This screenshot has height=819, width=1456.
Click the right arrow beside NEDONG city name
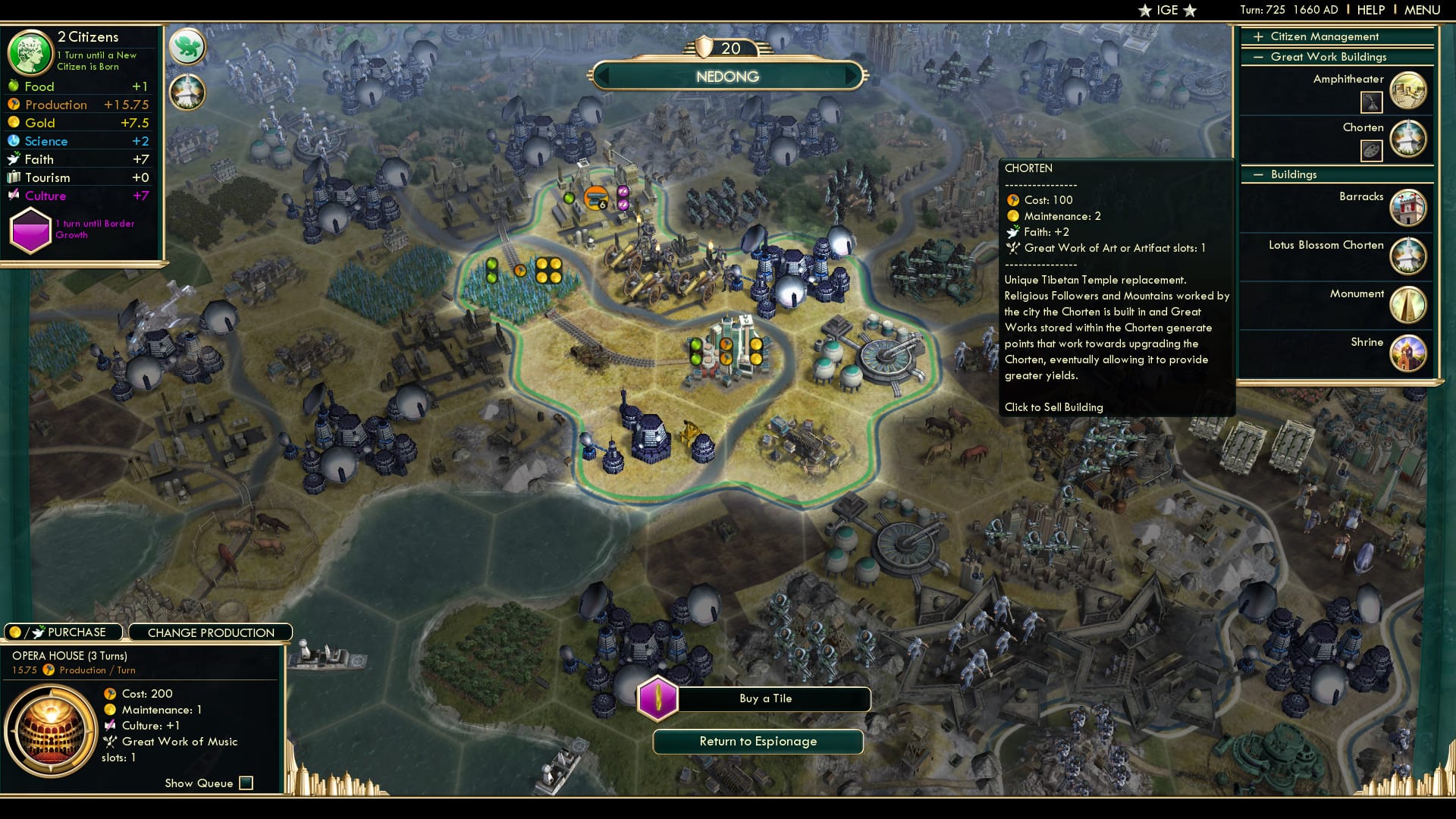tap(852, 76)
